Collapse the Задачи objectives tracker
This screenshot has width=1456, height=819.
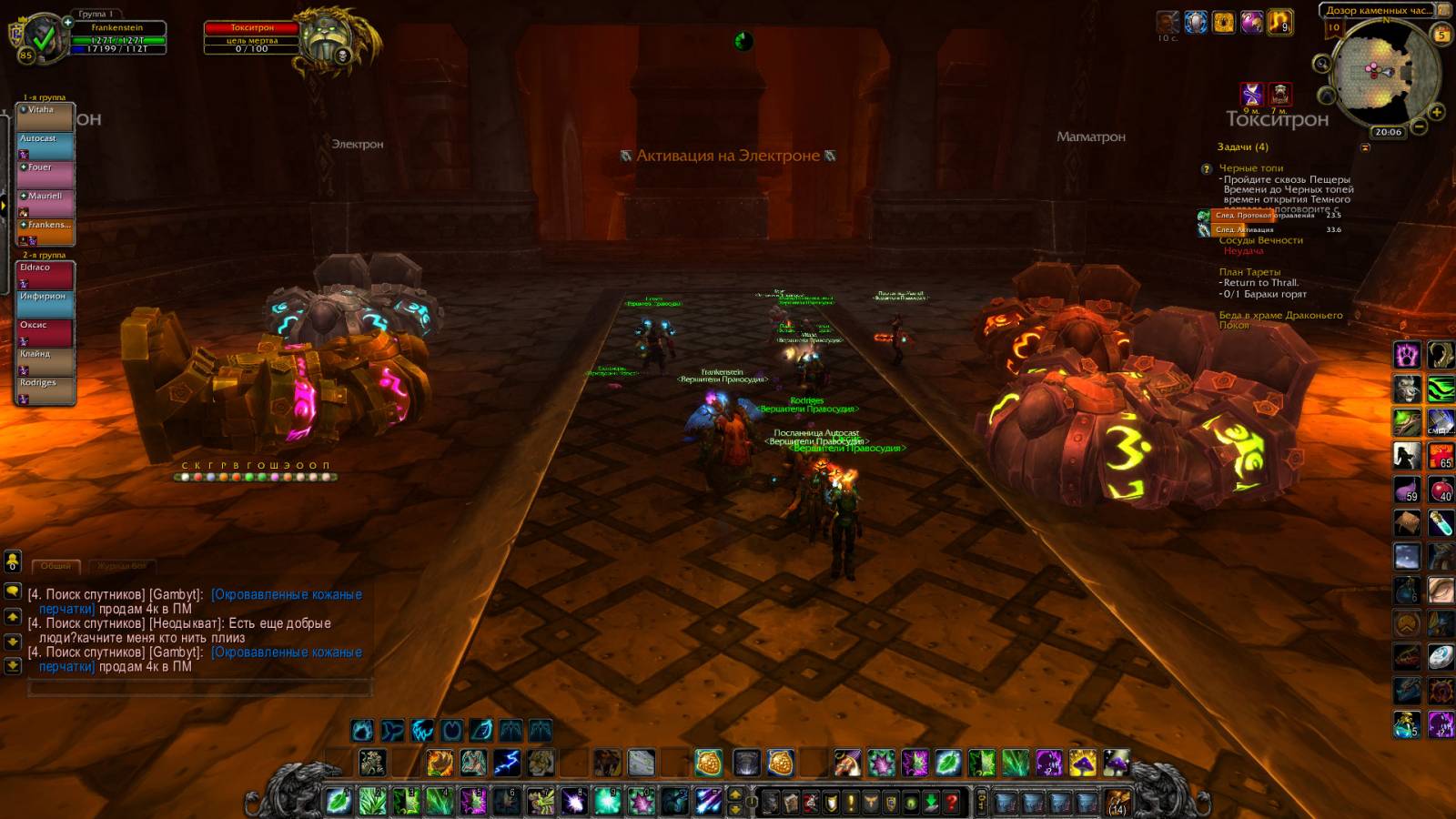pyautogui.click(x=1365, y=147)
